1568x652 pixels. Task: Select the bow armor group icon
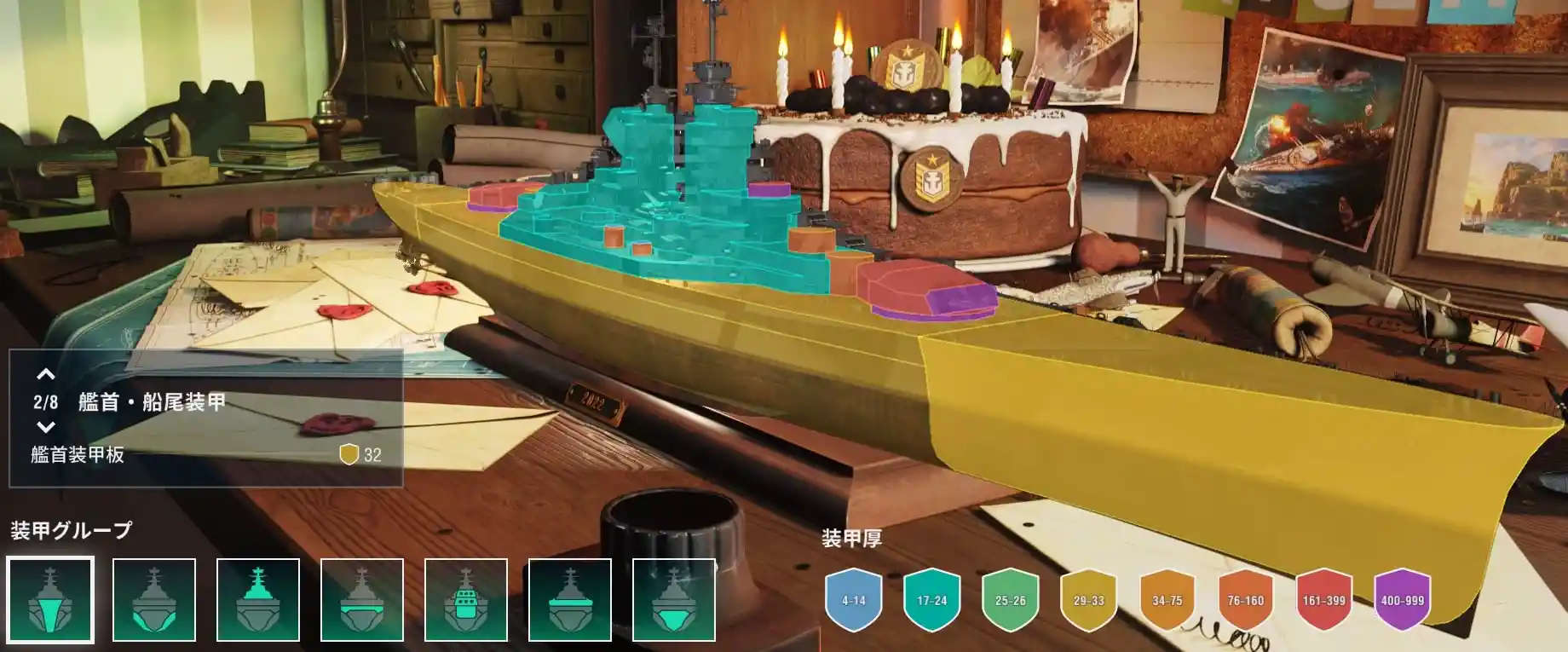pos(50,599)
